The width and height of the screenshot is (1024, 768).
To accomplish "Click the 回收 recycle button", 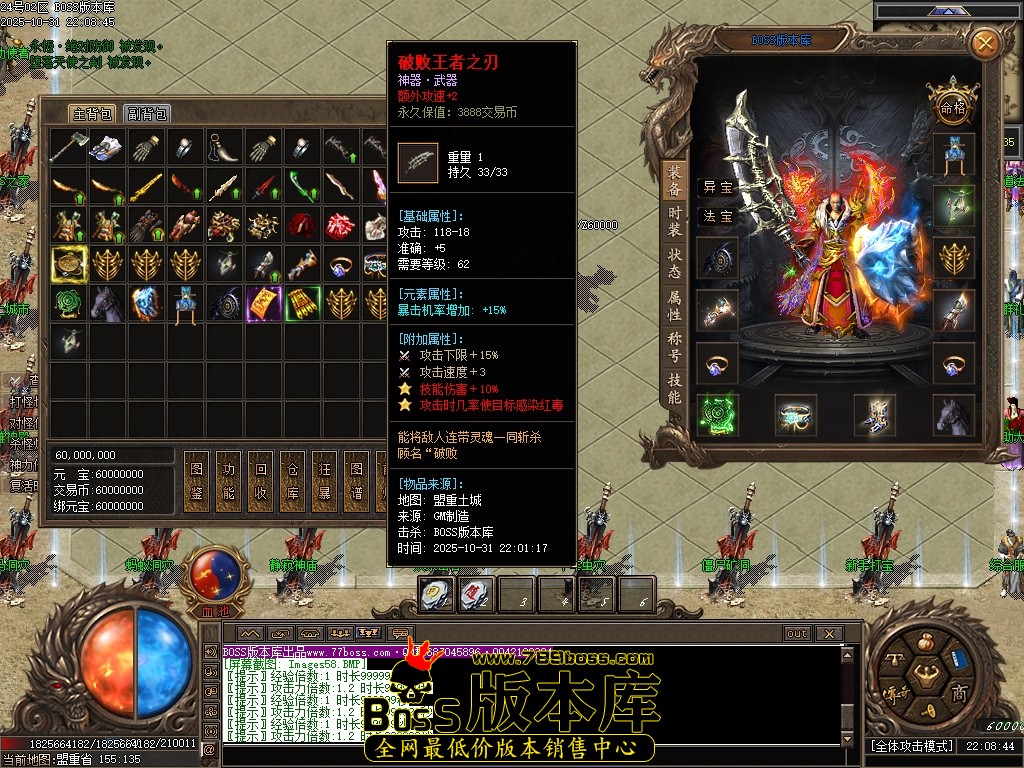I will pos(260,482).
